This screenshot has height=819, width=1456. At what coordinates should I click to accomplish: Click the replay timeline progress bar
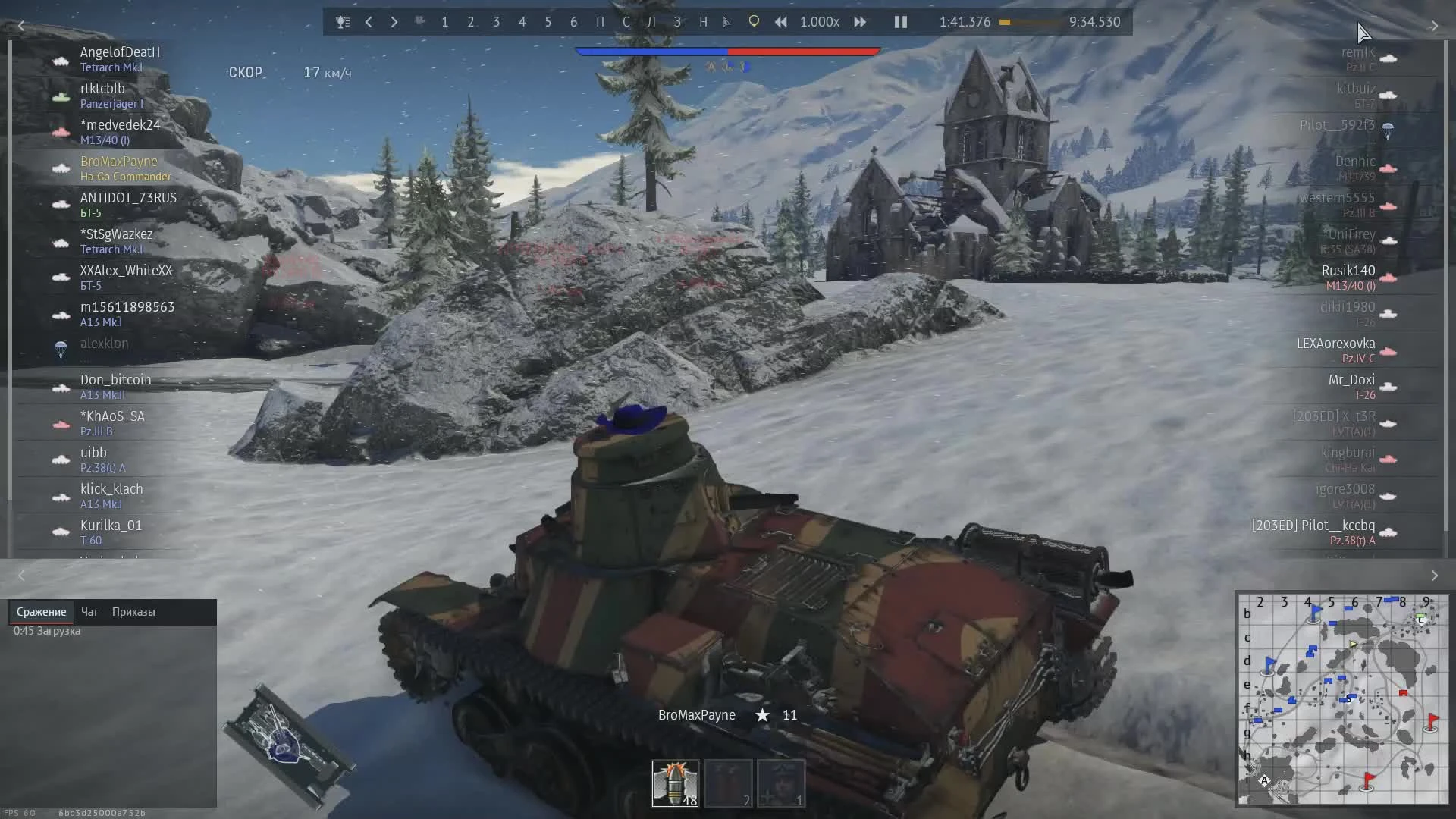click(1031, 23)
